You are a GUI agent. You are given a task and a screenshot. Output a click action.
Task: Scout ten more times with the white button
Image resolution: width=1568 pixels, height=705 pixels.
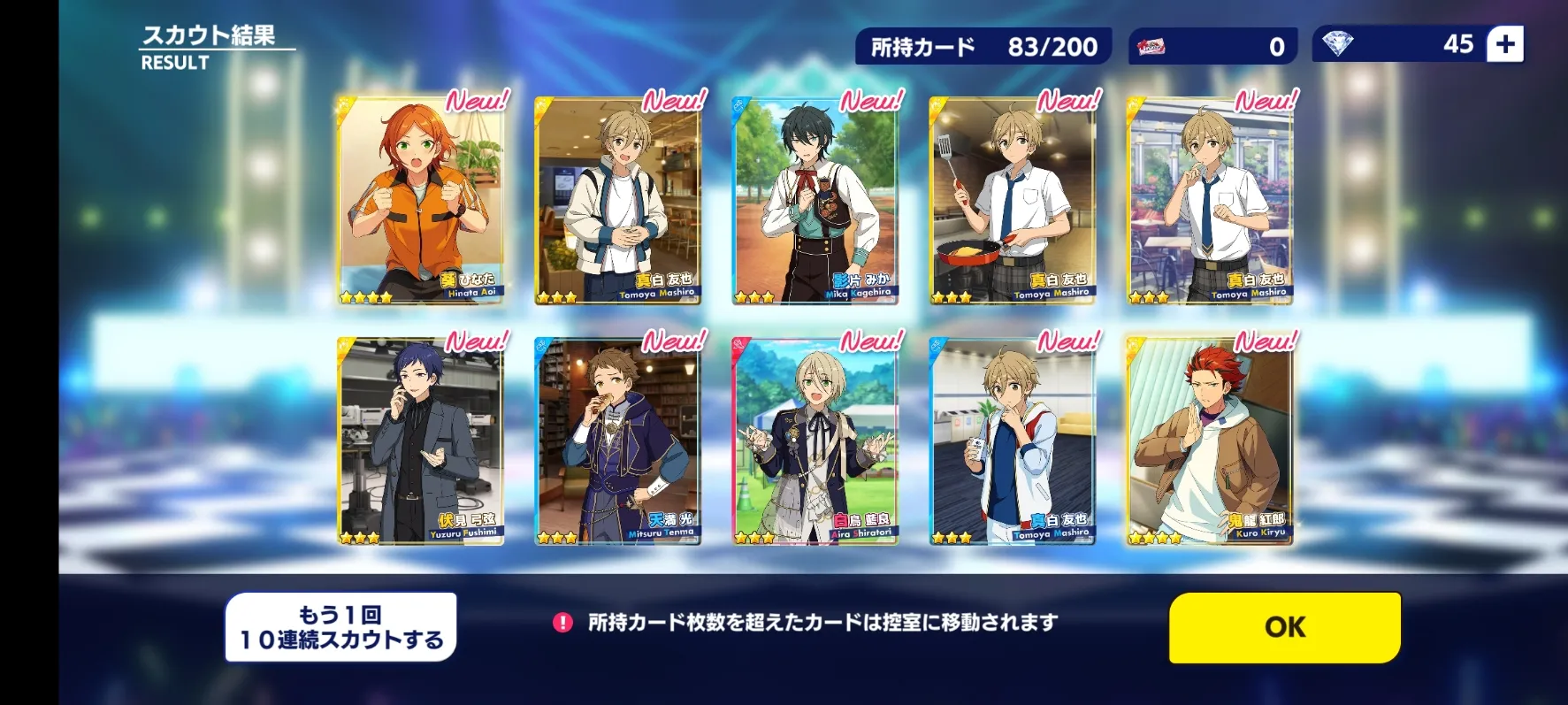[340, 627]
